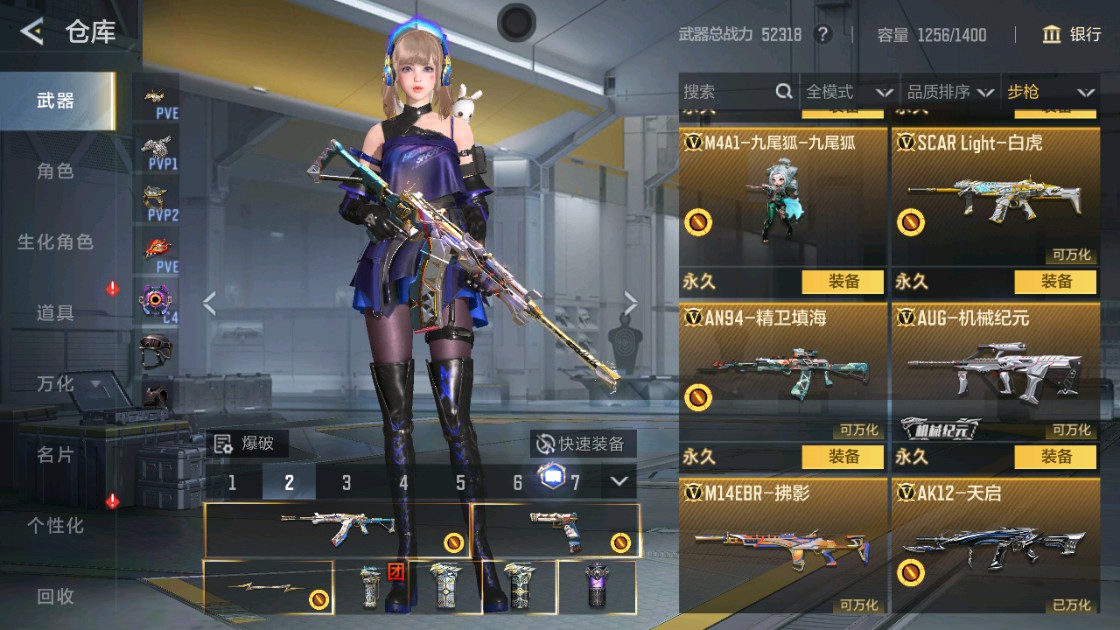
Task: Equip the SCAR Light-白虎 rifle
Action: pos(1055,282)
